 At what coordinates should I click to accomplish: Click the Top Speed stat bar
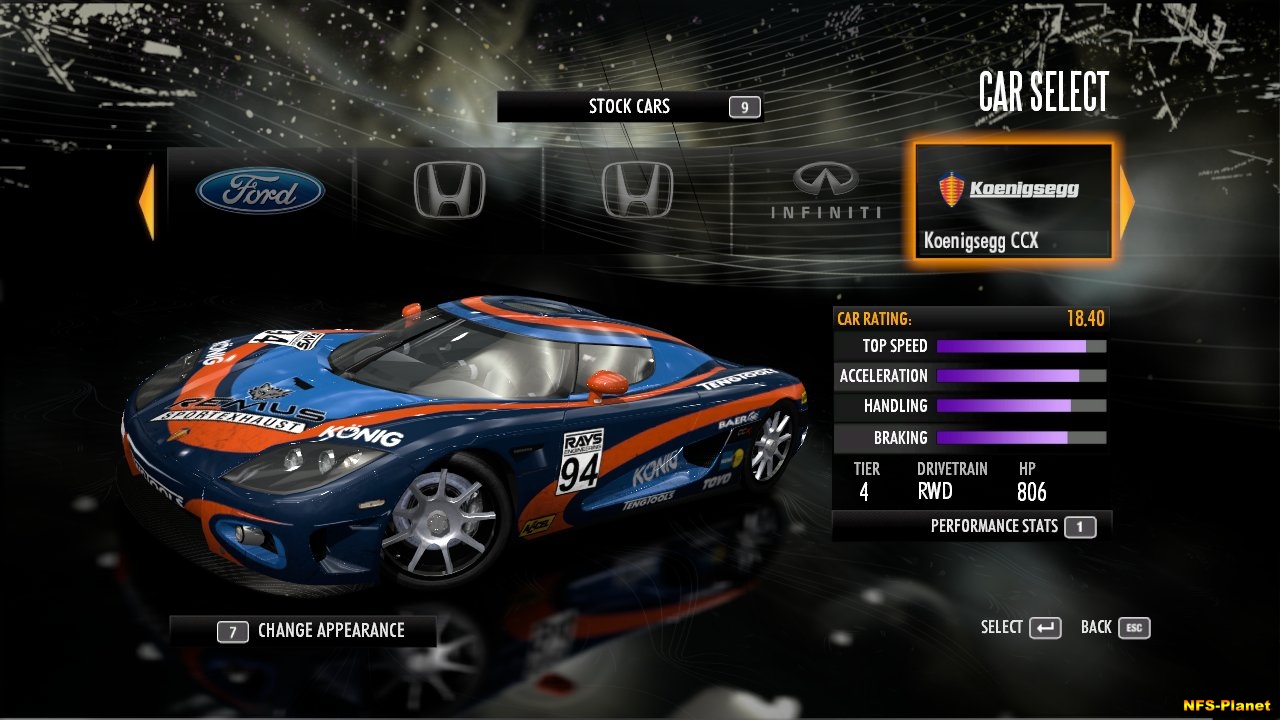[x=1020, y=345]
